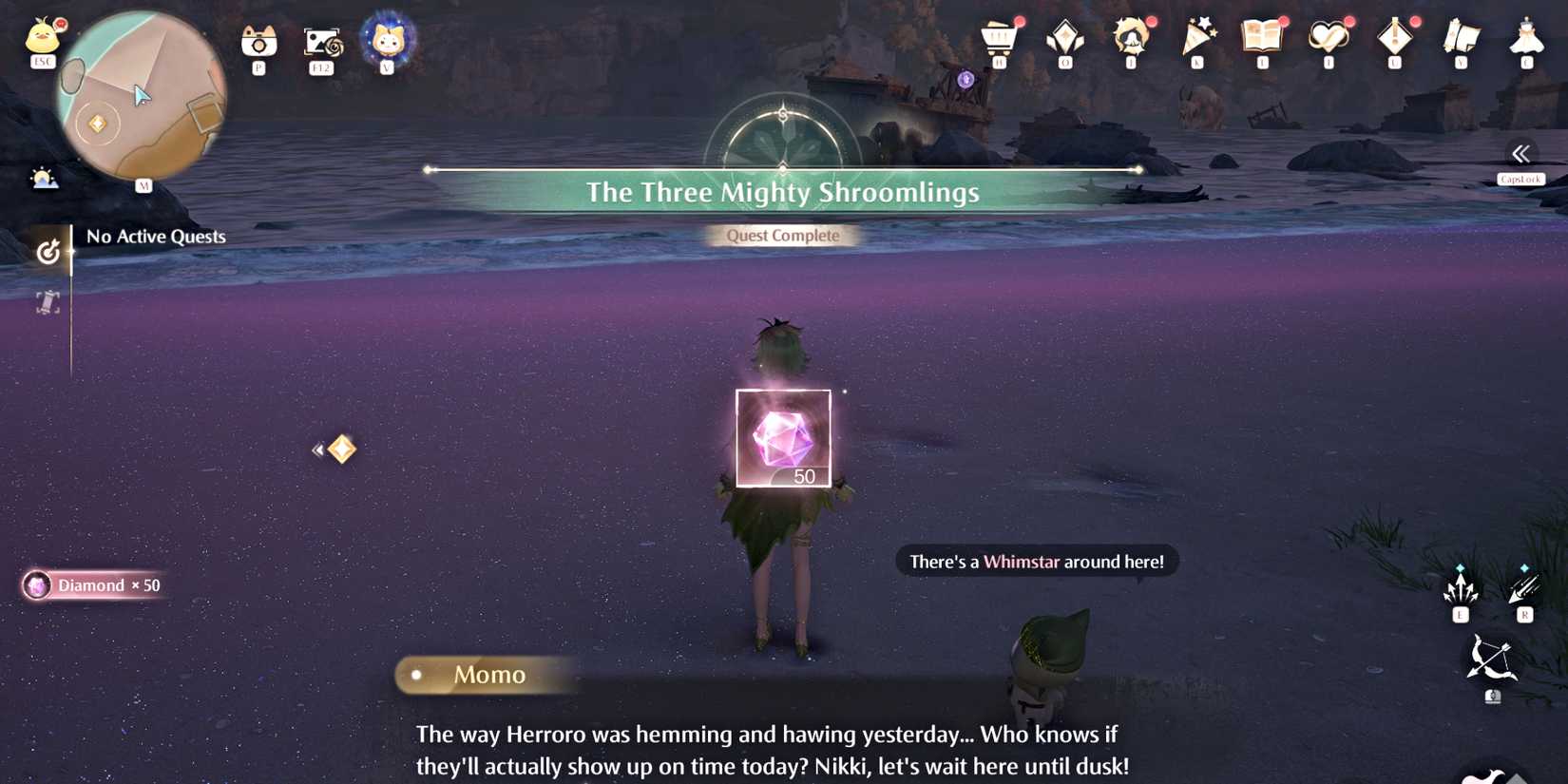Open the events party popper icon

(1197, 38)
